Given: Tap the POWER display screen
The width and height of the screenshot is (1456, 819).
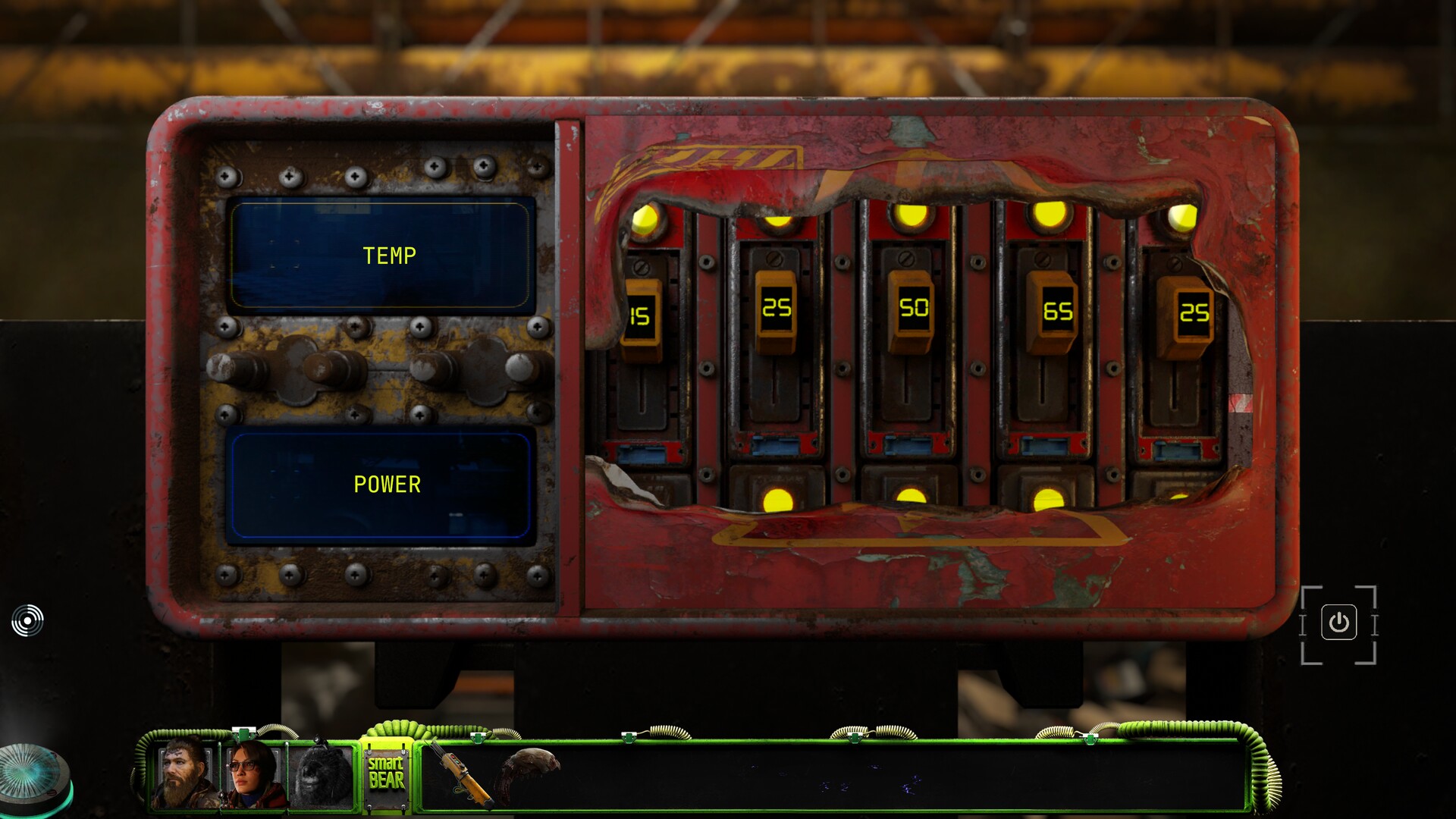Looking at the screenshot, I should pos(381,485).
